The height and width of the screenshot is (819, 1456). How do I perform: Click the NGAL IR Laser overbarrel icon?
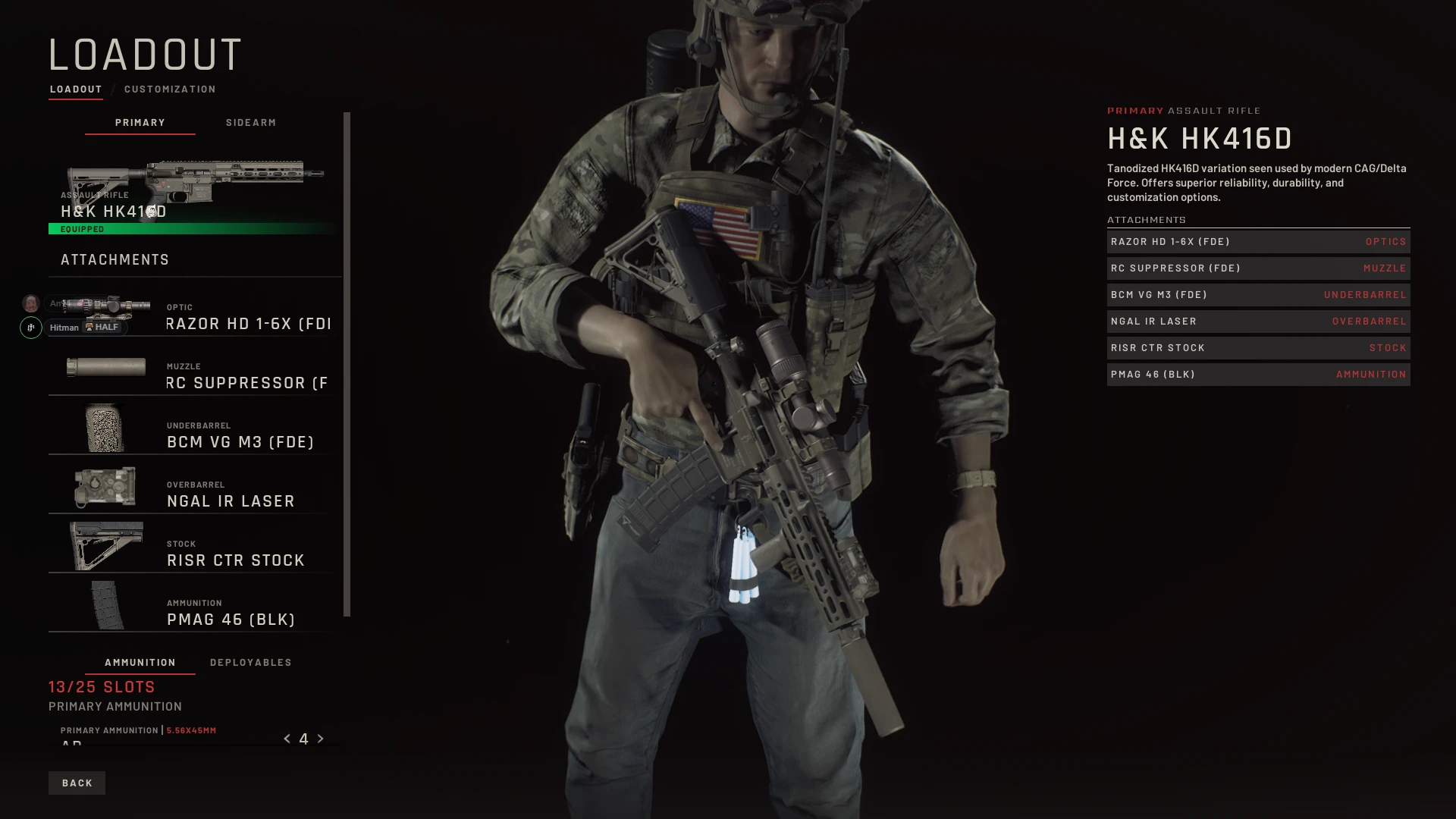104,488
